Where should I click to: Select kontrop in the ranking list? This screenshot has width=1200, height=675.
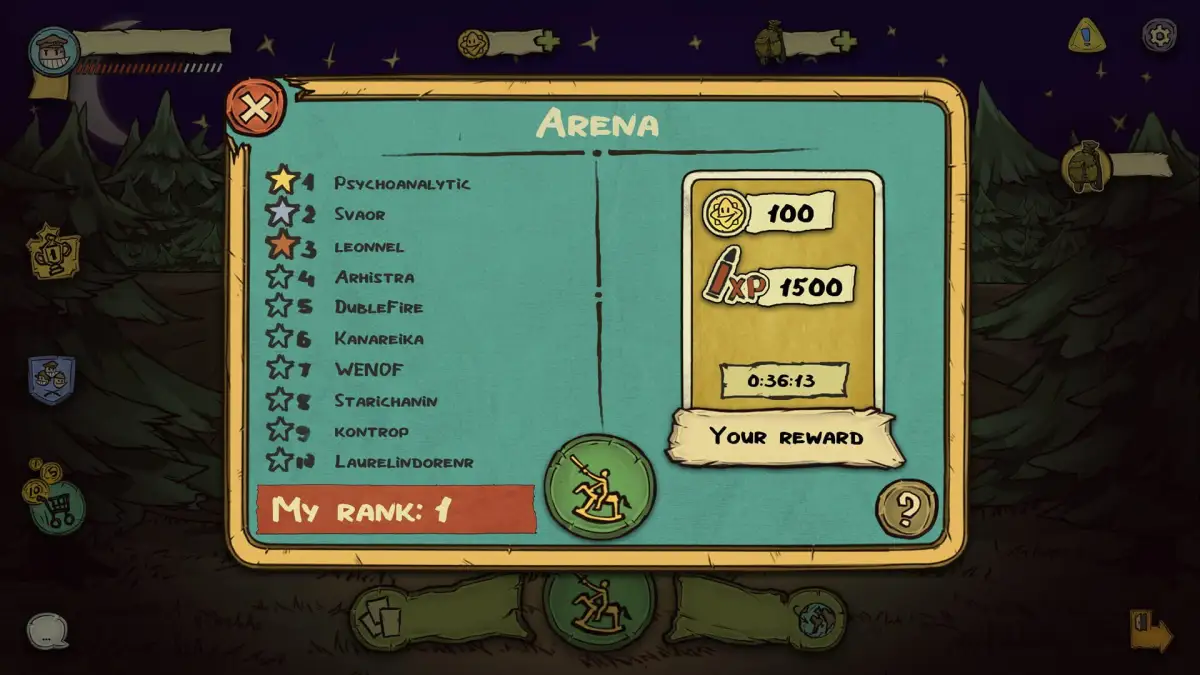point(371,431)
